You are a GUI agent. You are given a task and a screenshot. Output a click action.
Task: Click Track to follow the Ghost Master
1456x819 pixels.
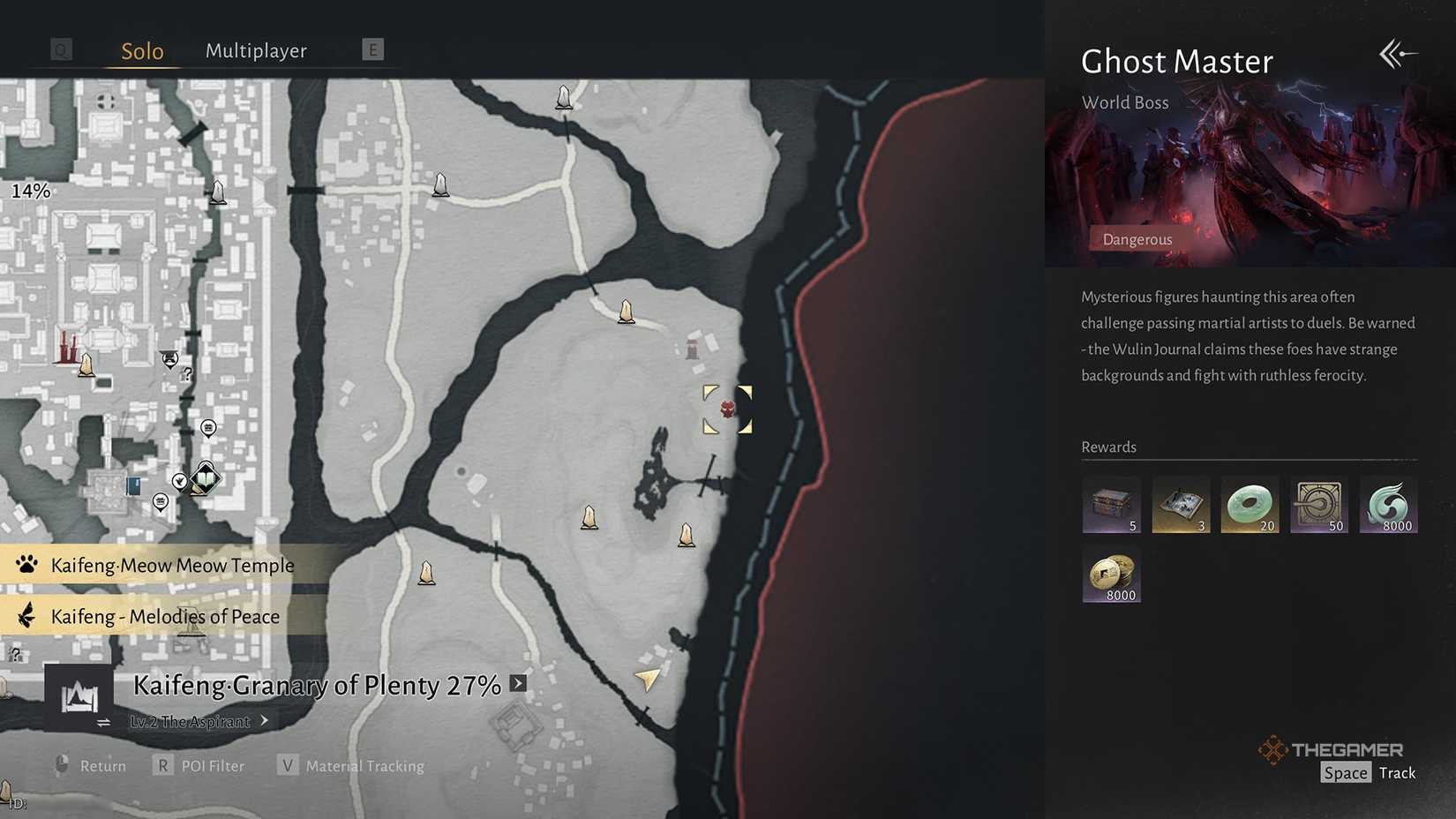point(1397,772)
